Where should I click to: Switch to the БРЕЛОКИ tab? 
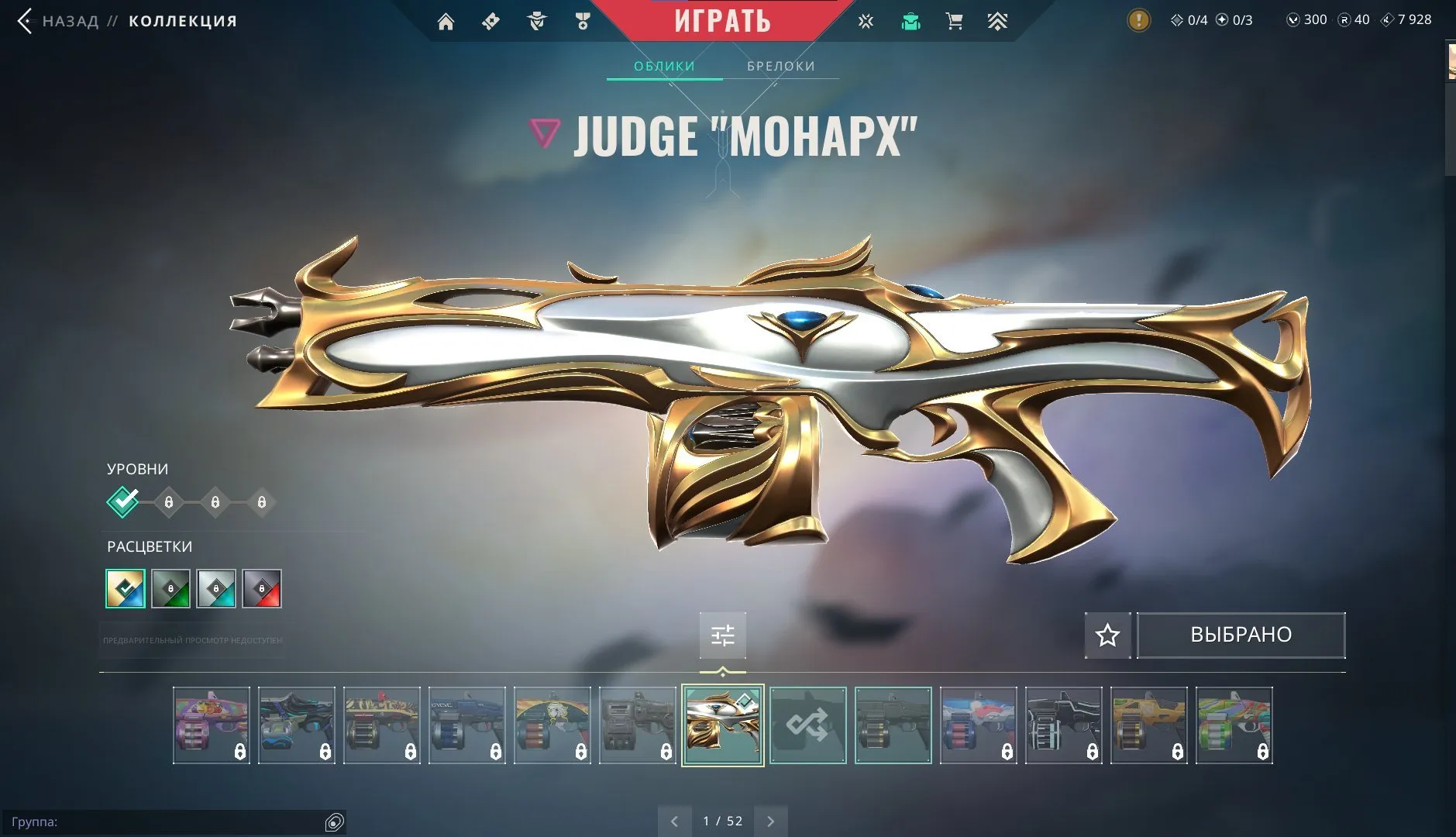[780, 66]
